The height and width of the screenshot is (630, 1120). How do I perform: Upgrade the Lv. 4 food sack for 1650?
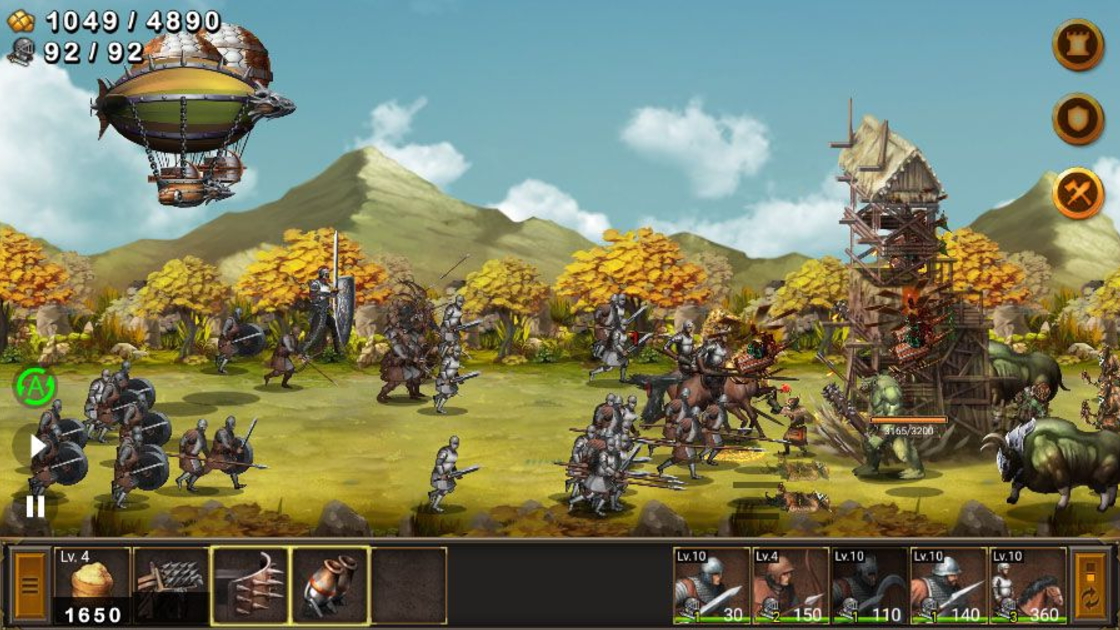92,585
